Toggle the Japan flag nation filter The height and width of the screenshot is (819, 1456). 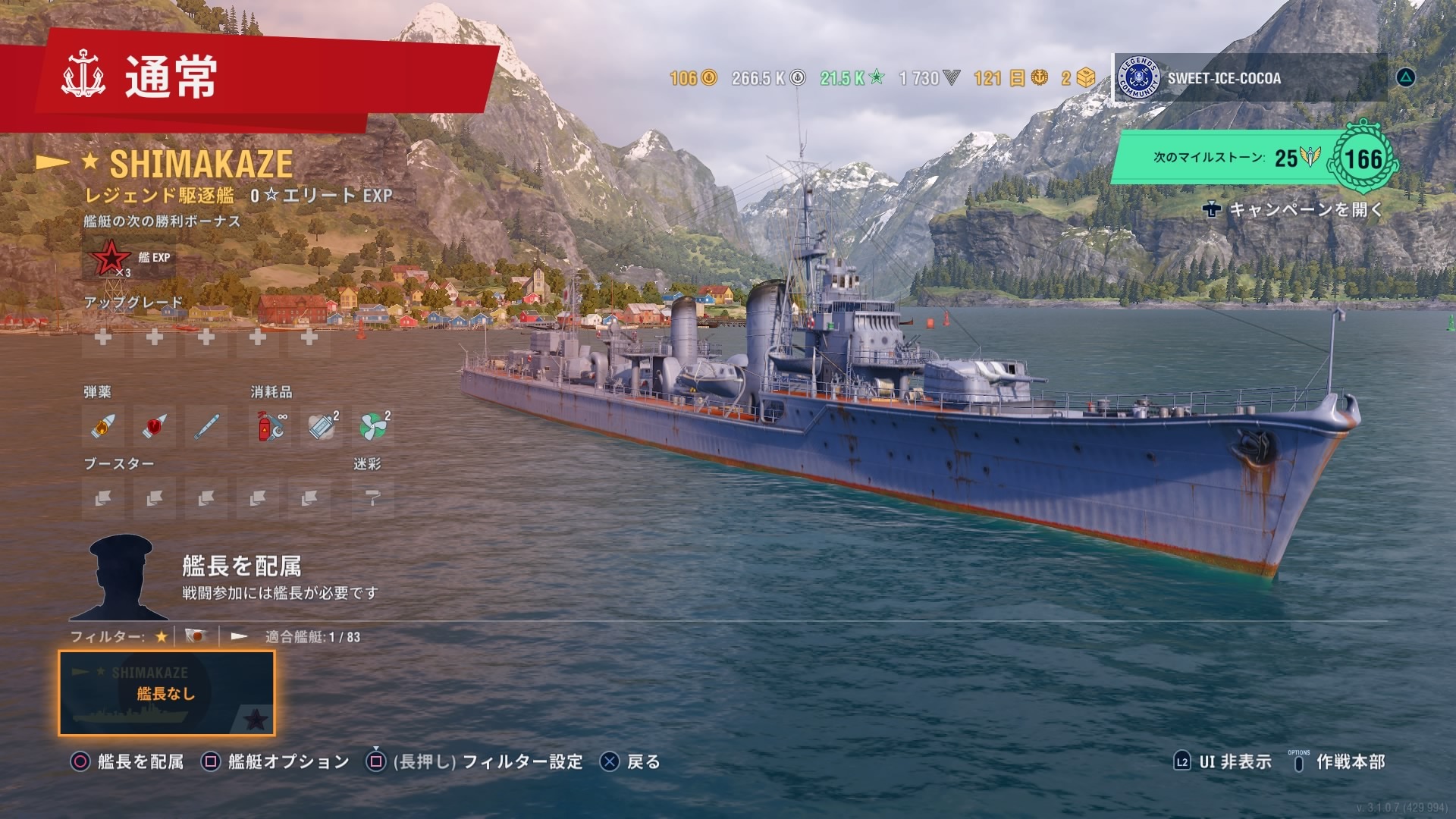pos(196,637)
